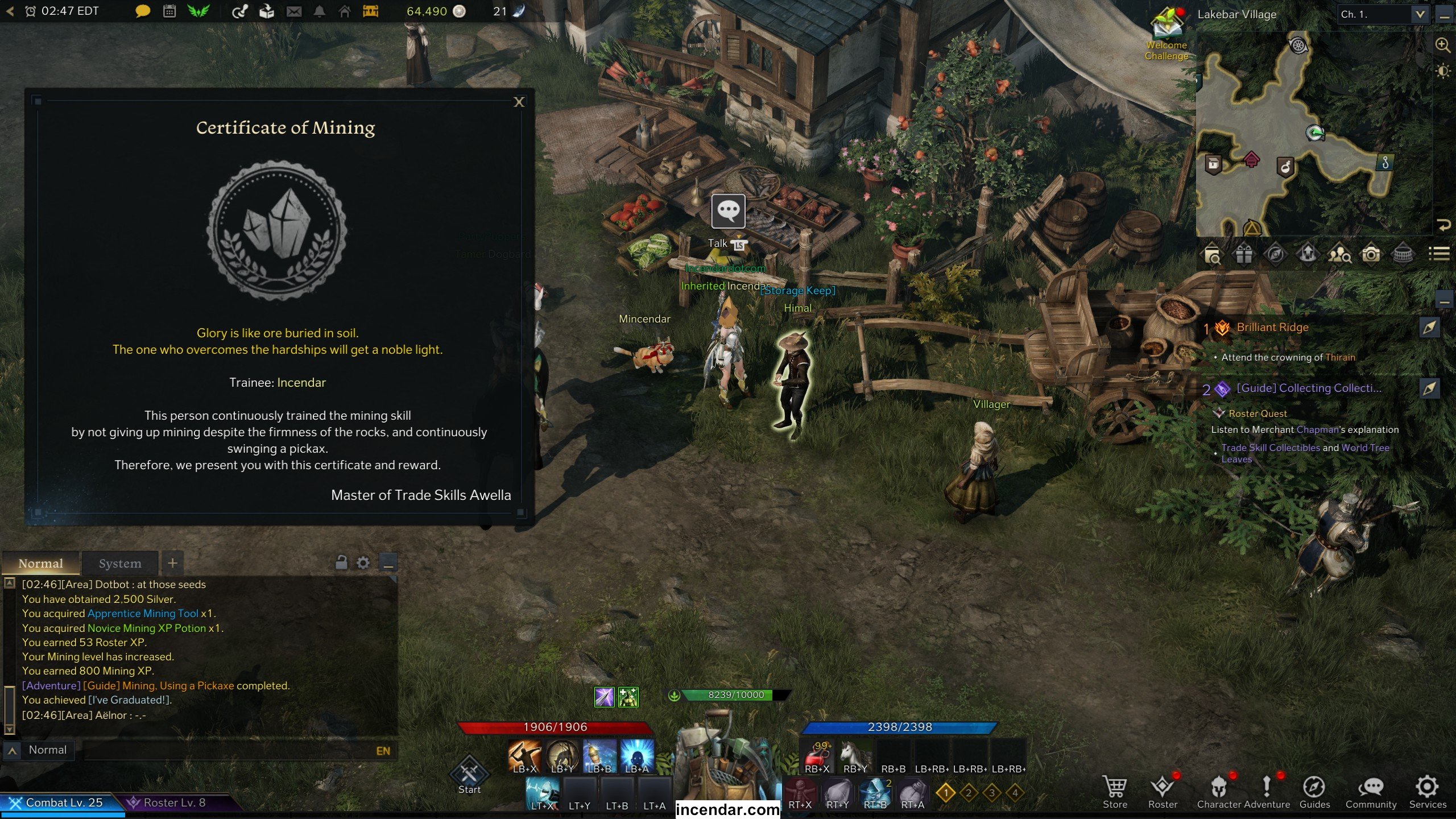1456x819 pixels.
Task: Select the Normal chat tab
Action: coord(40,563)
